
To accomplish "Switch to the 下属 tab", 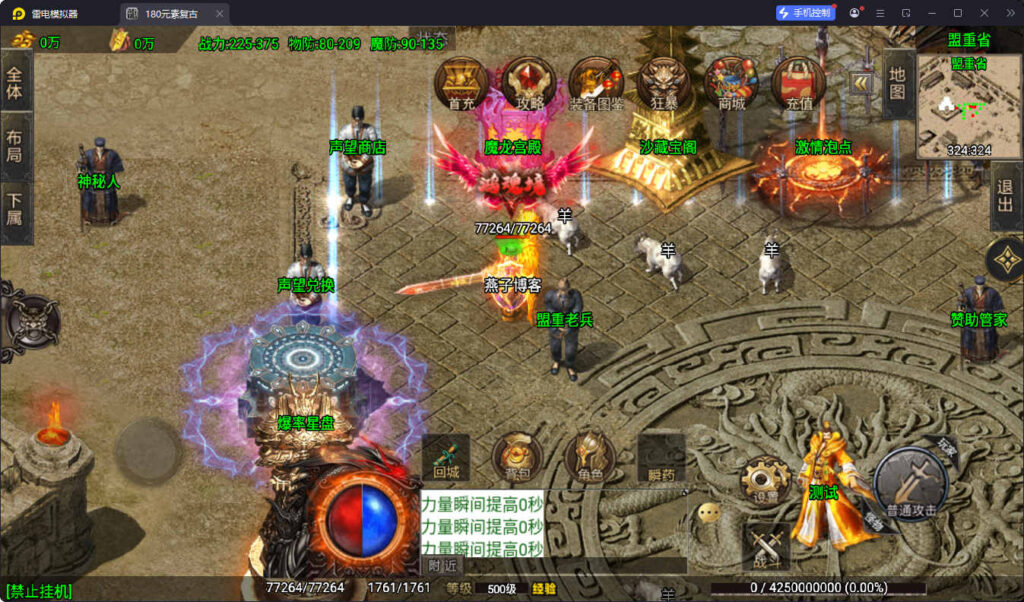I will [15, 214].
